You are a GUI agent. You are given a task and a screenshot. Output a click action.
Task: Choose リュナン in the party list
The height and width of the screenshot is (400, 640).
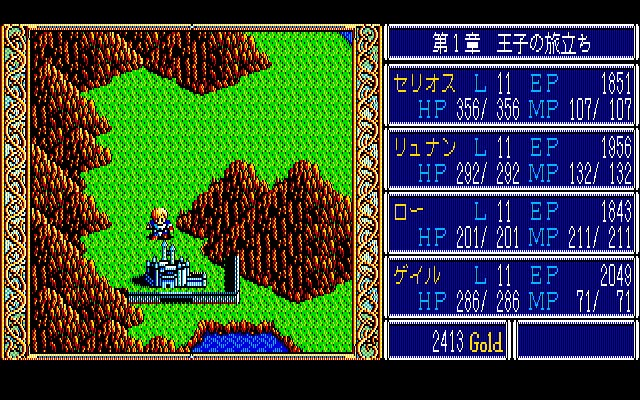[510, 160]
